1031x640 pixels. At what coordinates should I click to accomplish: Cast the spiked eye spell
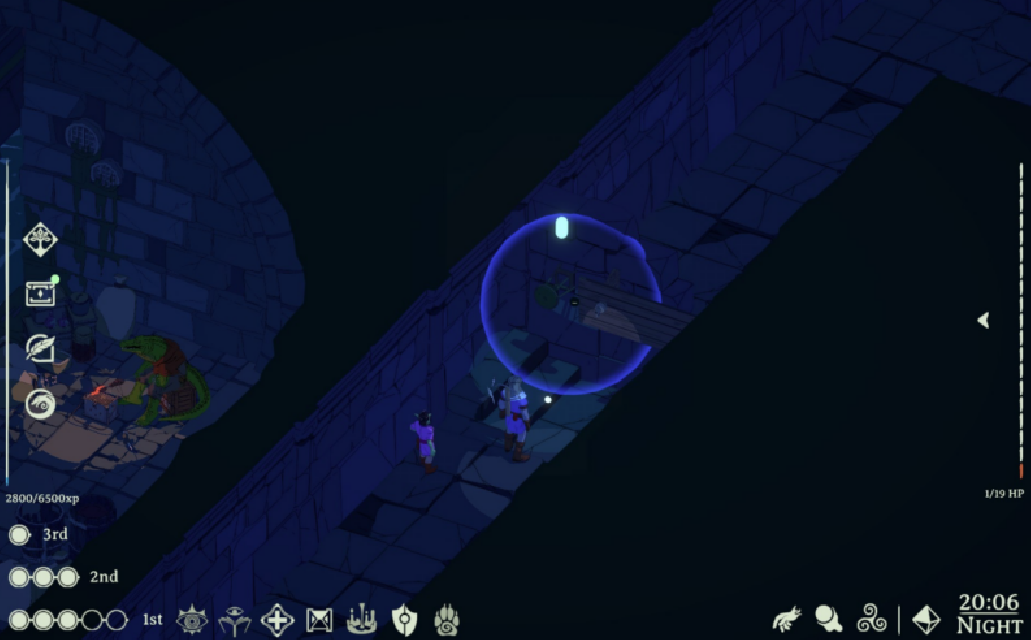pos(192,620)
